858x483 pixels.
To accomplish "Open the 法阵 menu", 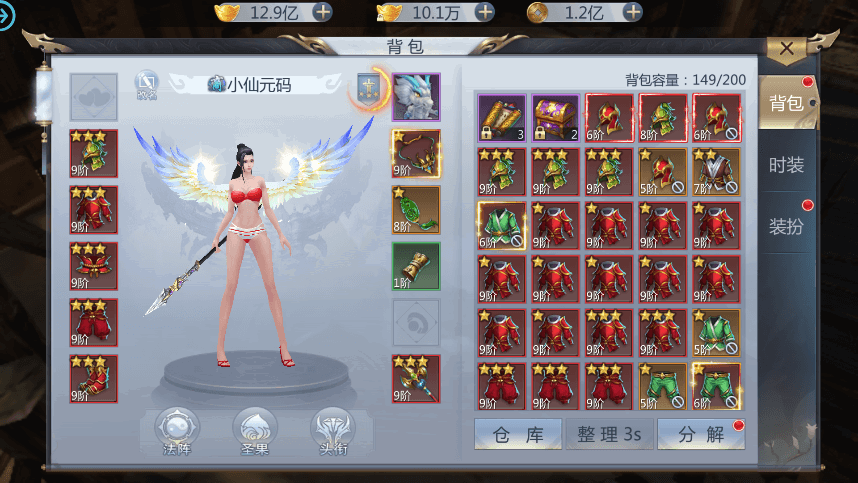I will [x=177, y=430].
